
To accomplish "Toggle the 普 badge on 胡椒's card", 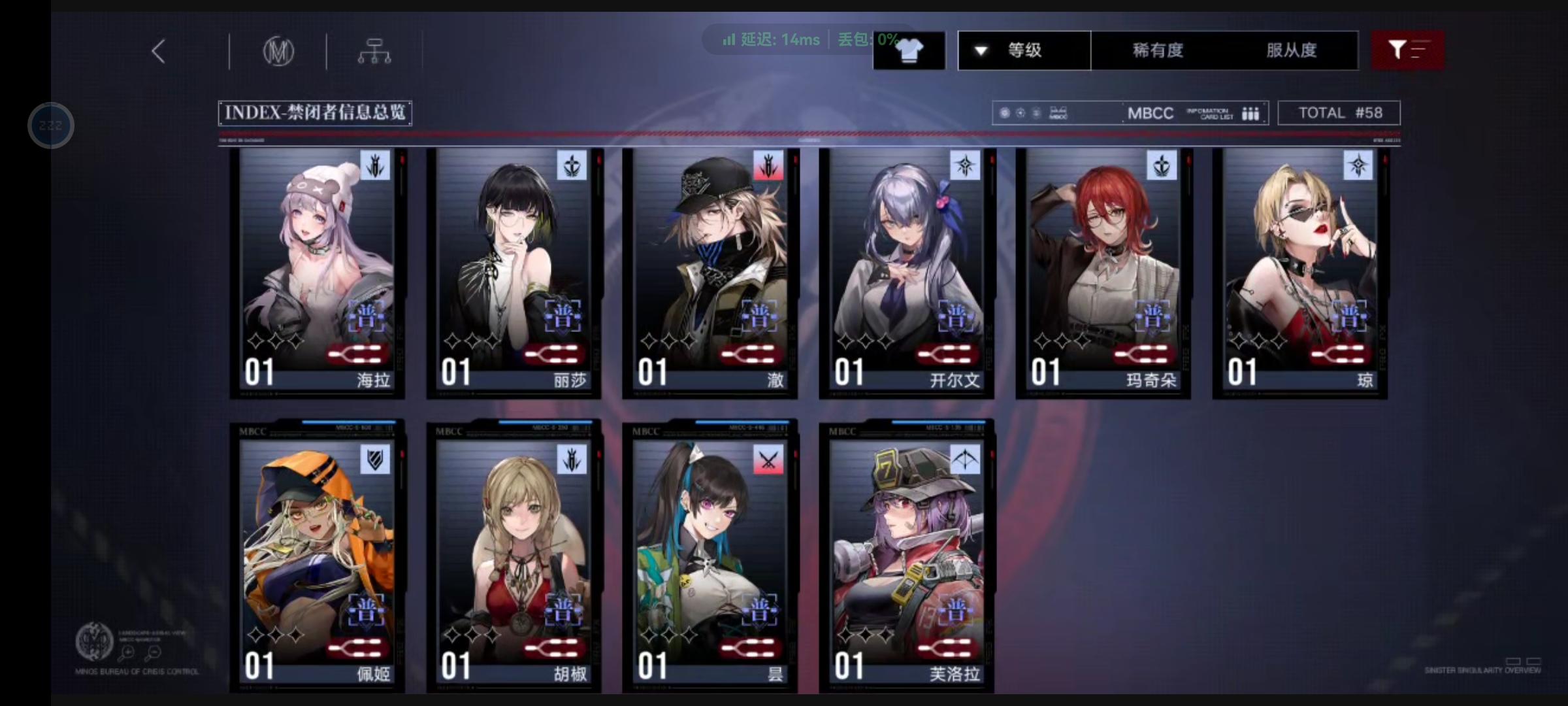I will 563,609.
